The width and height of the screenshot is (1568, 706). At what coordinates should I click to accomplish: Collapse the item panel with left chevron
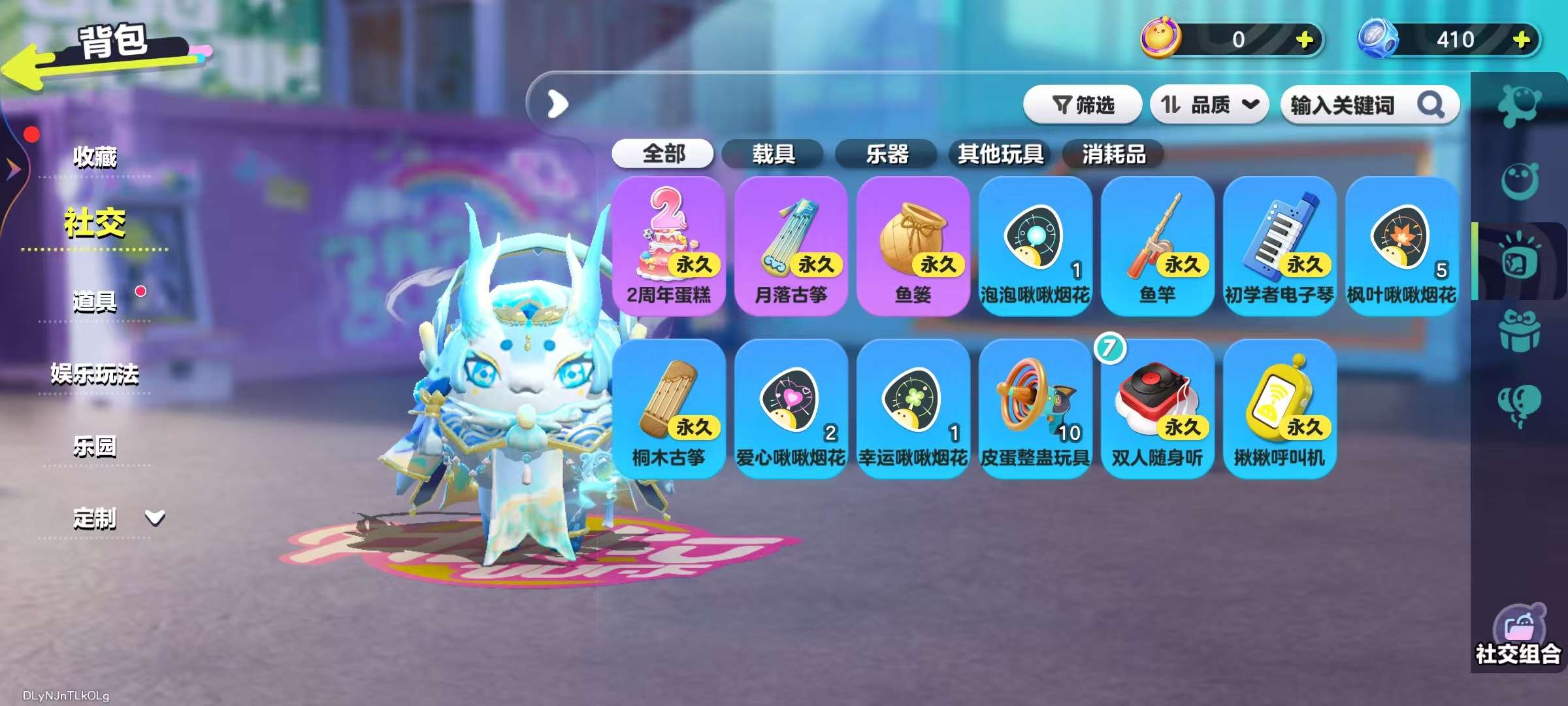[x=556, y=105]
